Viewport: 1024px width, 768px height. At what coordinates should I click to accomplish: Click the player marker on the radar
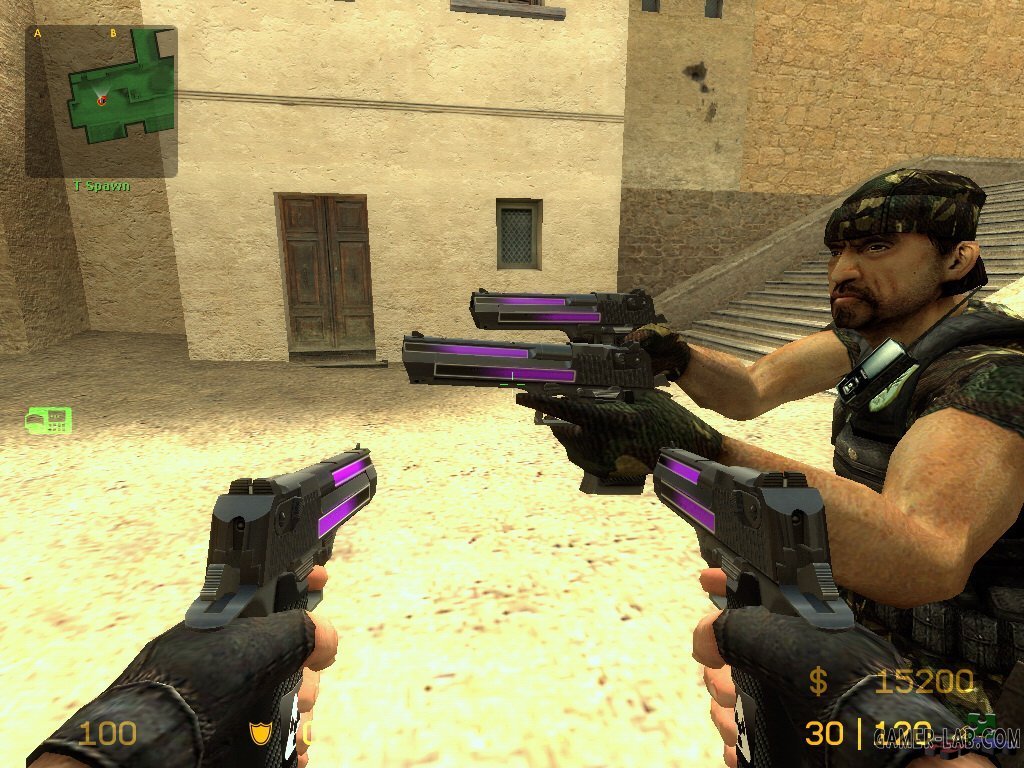pos(101,100)
